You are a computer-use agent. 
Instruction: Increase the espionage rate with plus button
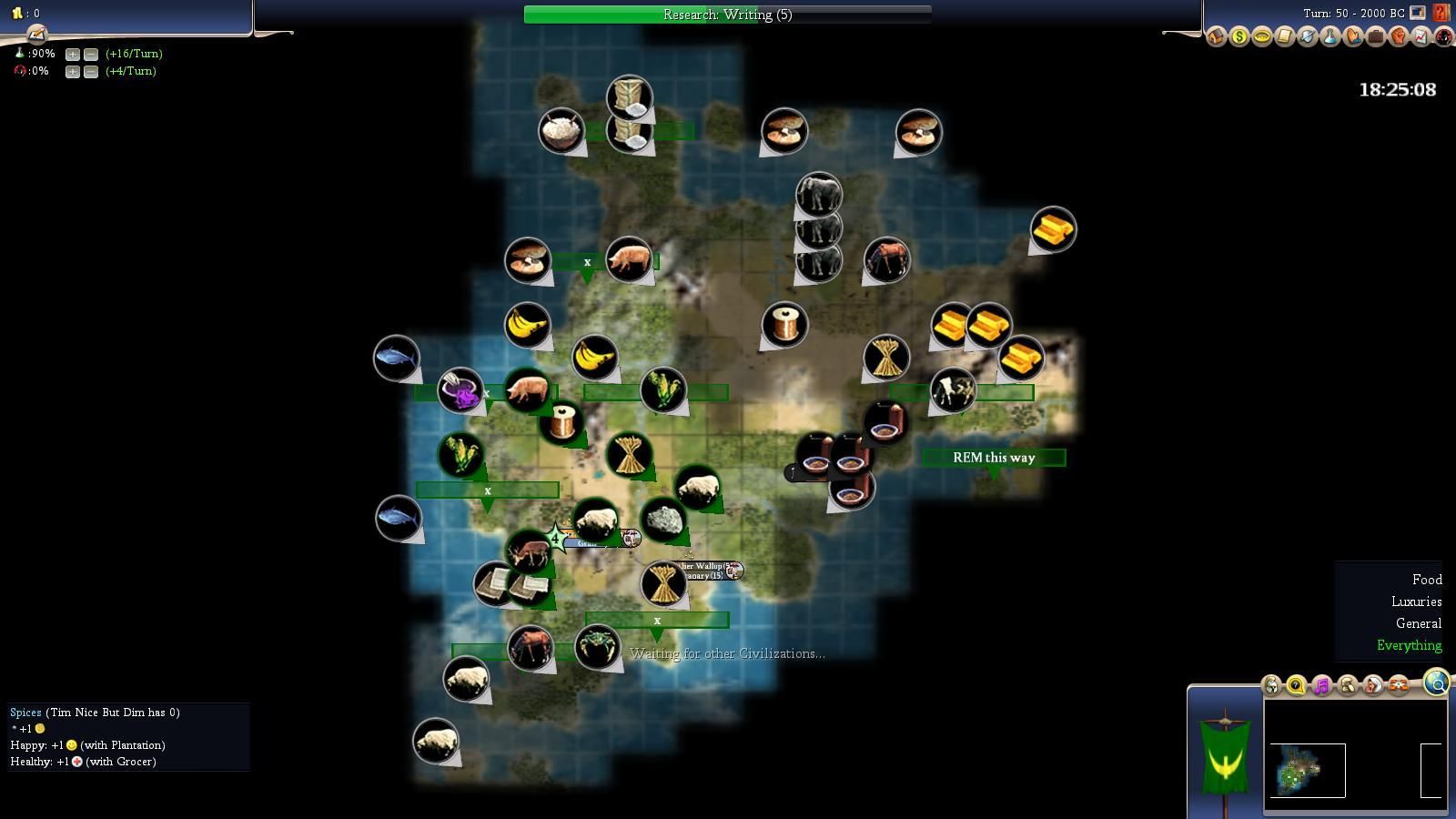(x=73, y=71)
